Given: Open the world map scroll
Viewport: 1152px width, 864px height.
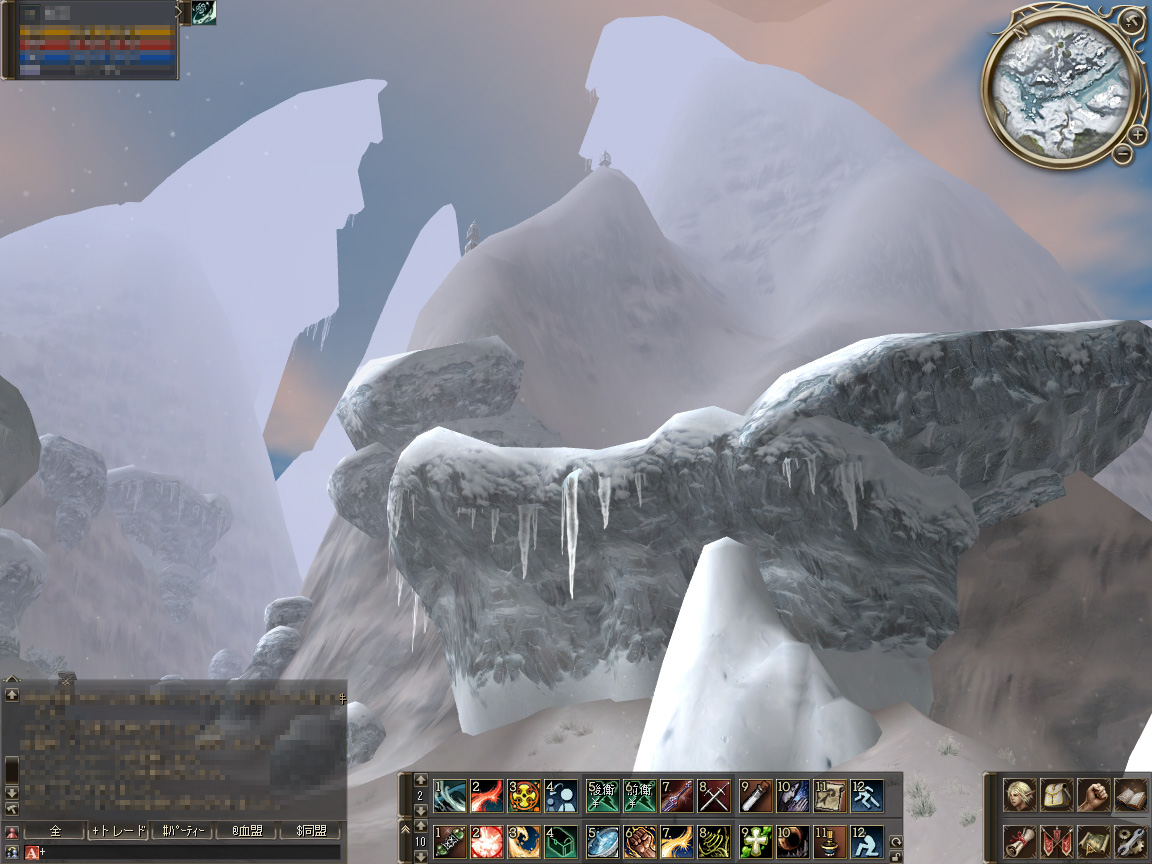Looking at the screenshot, I should [1093, 840].
